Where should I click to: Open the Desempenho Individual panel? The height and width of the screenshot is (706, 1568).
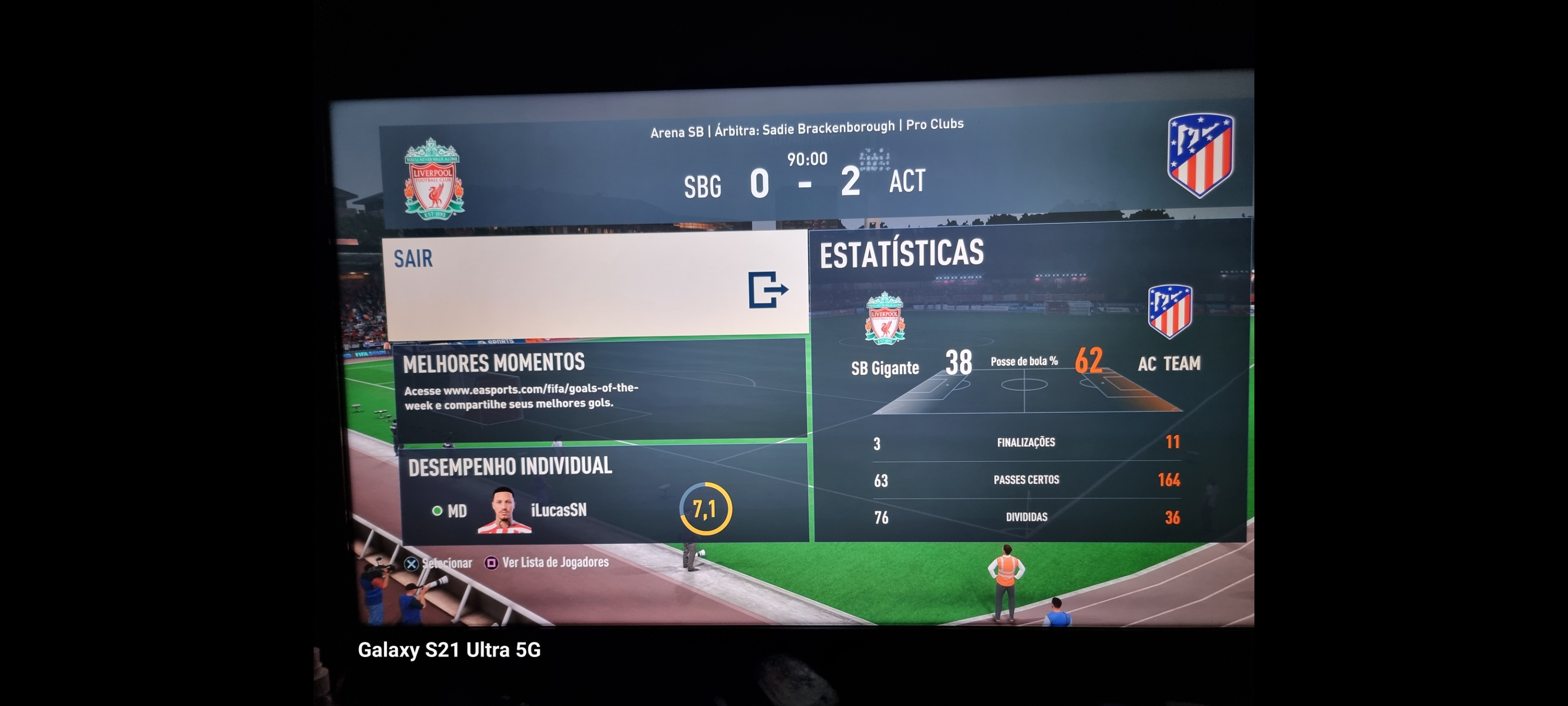click(x=603, y=493)
